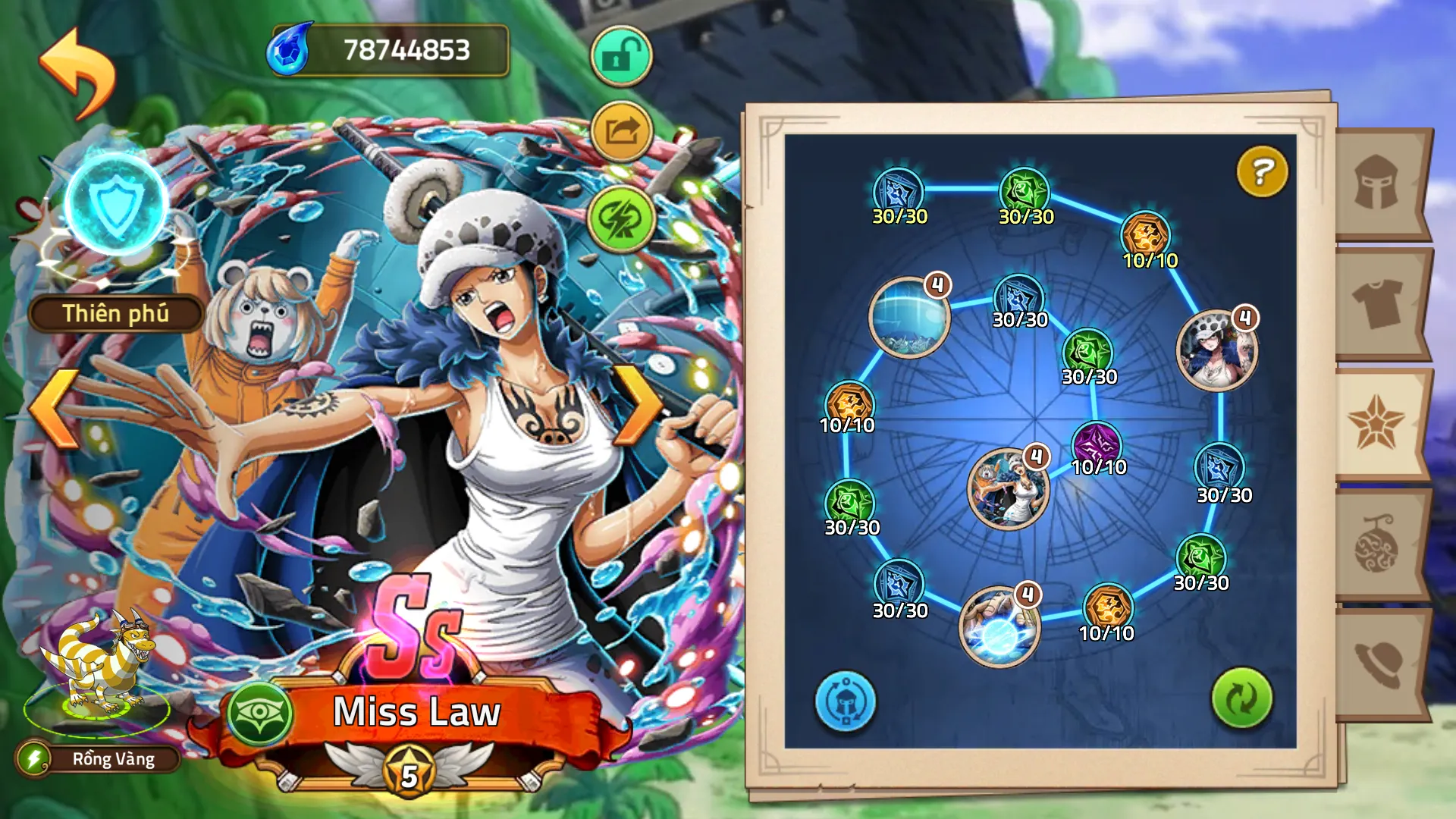Open the star talent tab
Viewport: 1456px width, 819px height.
point(1377,423)
